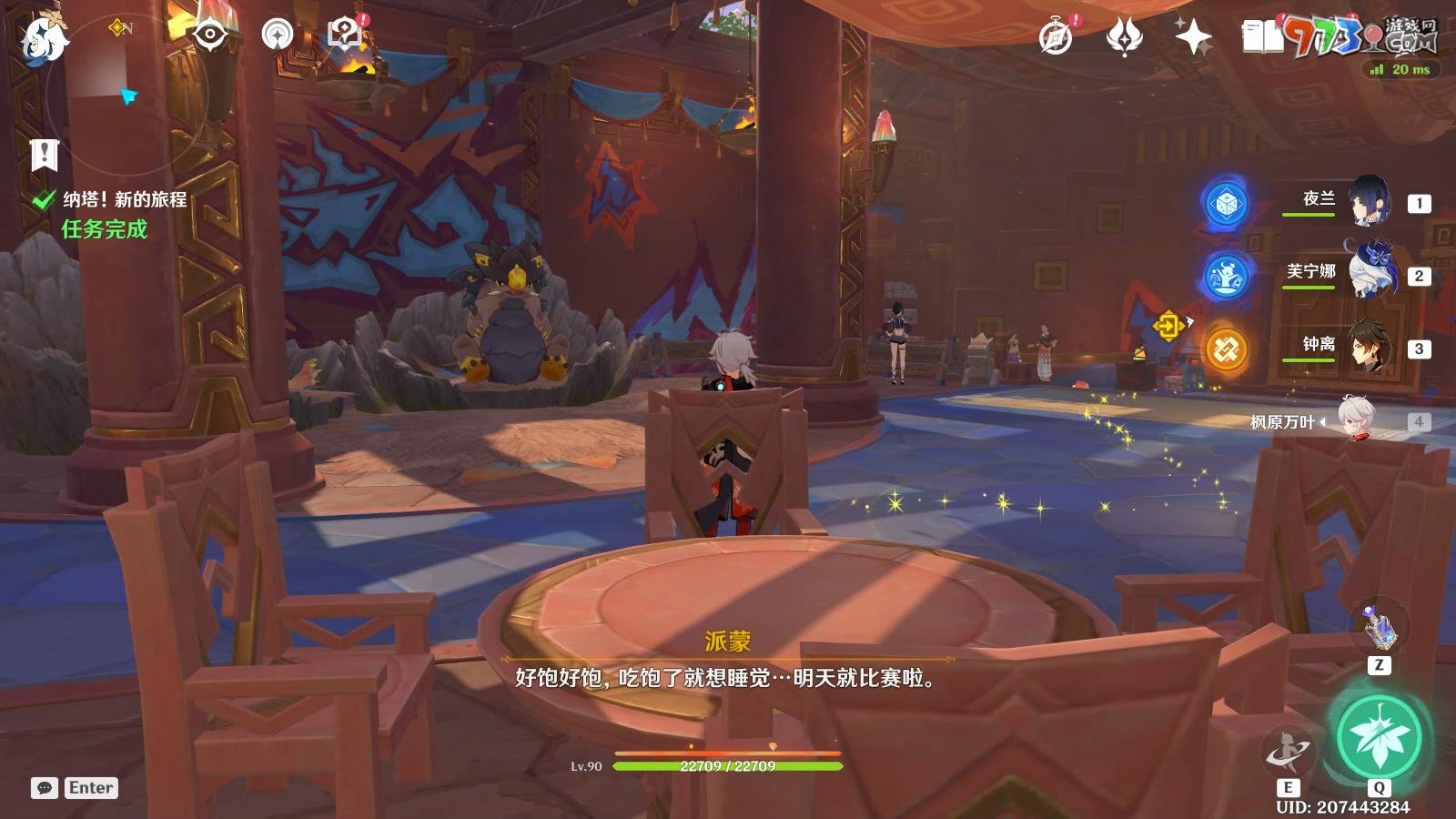Viewport: 1456px width, 819px height.
Task: Select the 纳塔！新的旅程 quest tracker
Action: point(124,199)
